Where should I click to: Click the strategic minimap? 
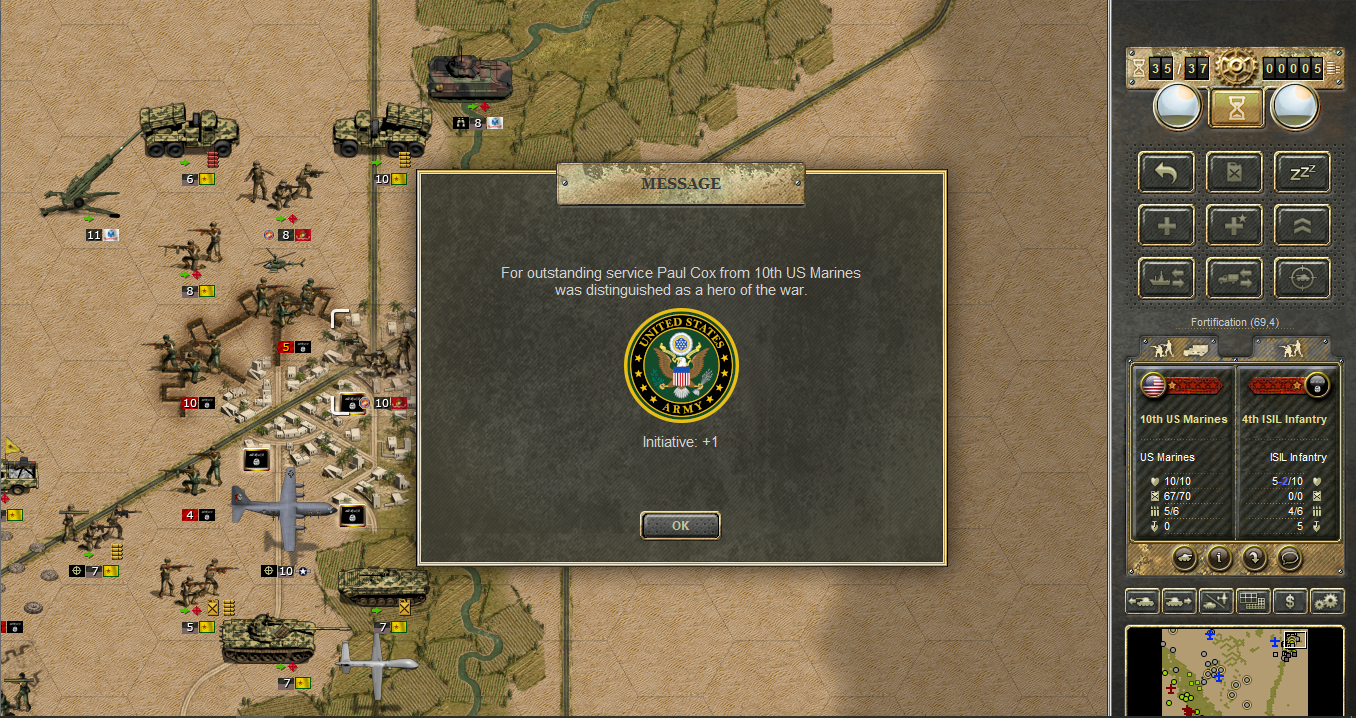1234,670
